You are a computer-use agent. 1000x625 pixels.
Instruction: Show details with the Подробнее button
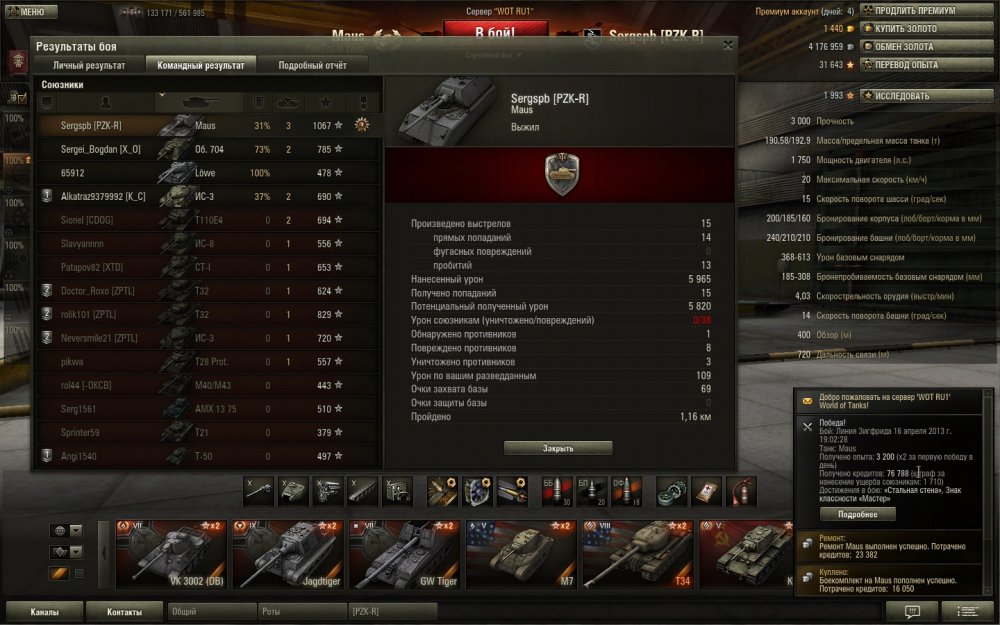(x=857, y=514)
